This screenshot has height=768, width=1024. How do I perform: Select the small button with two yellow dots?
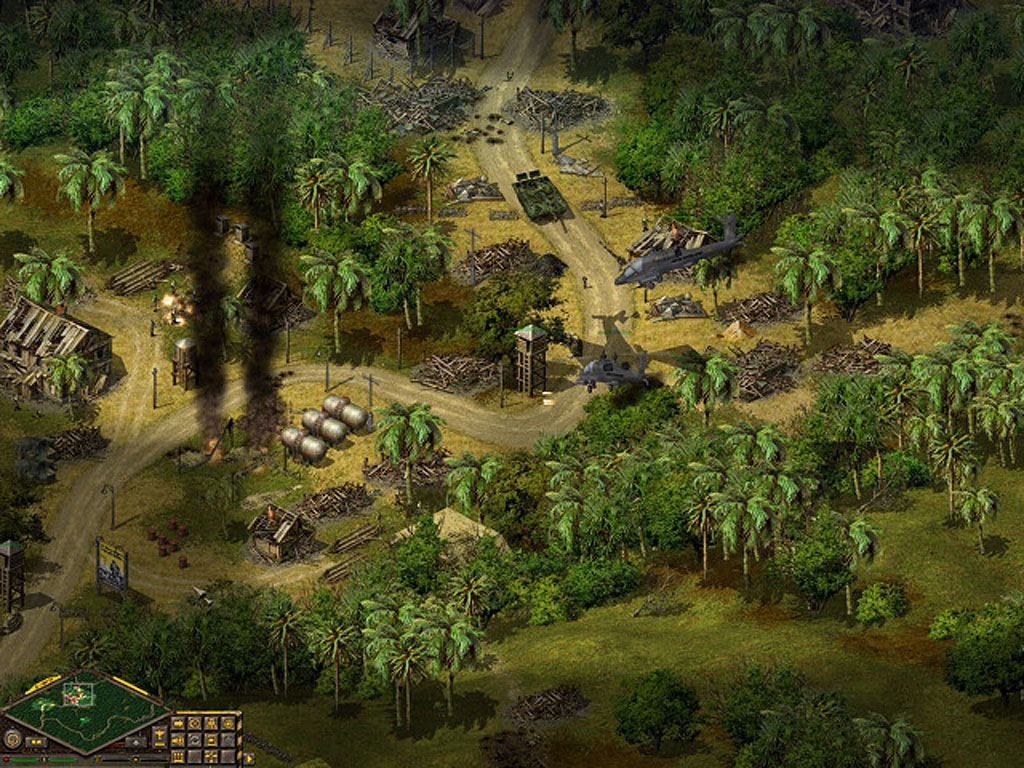[x=36, y=742]
